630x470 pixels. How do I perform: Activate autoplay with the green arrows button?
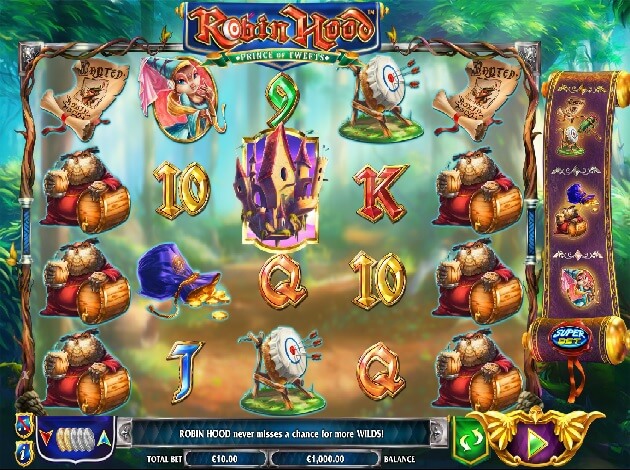point(469,438)
